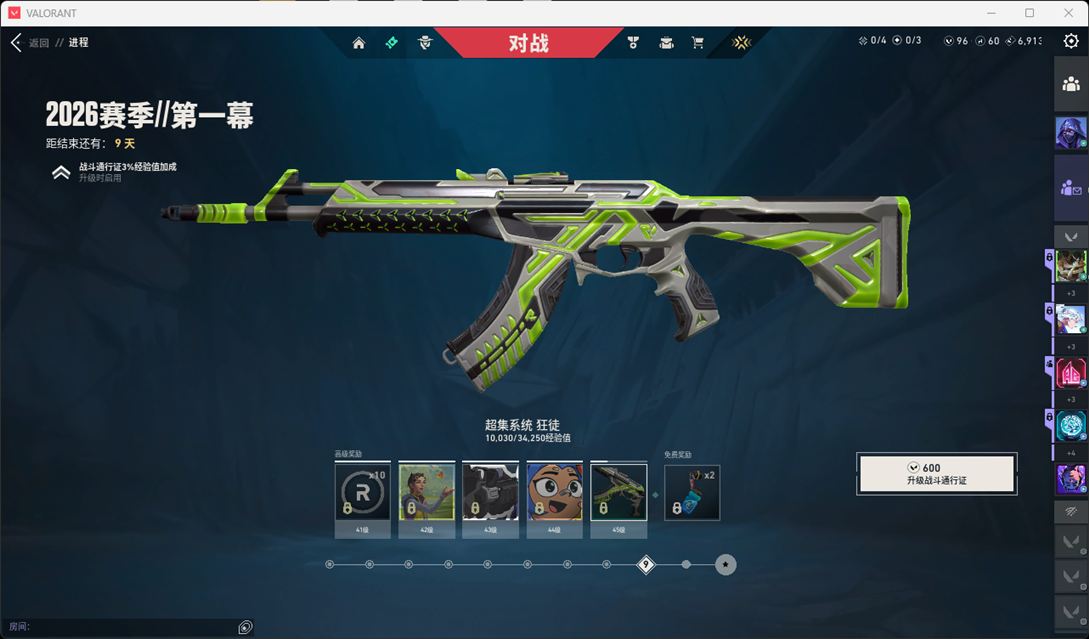This screenshot has height=639, width=1089.
Task: Select the level 45 green rifle skin reward
Action: (x=619, y=492)
